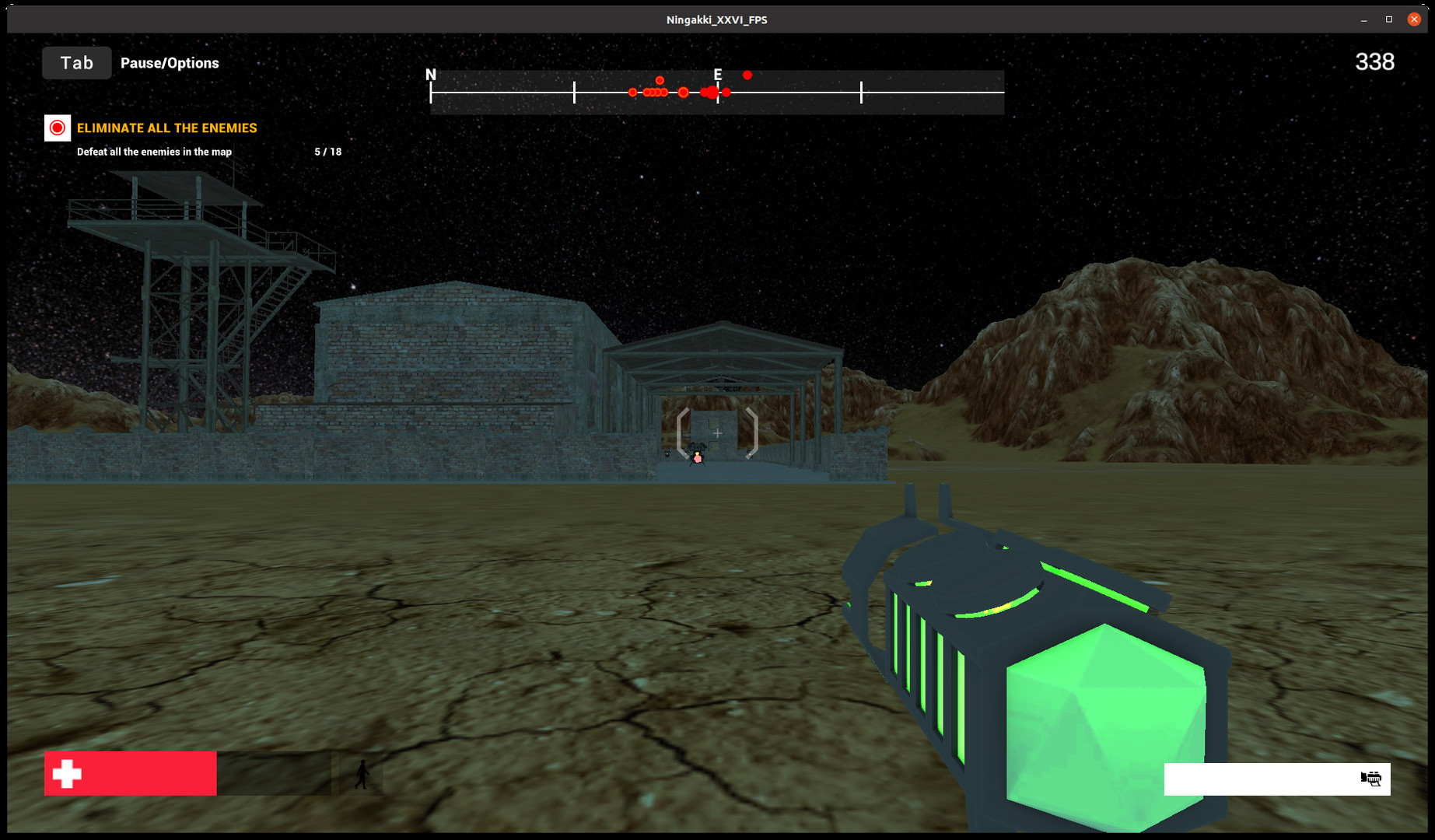
Task: Click the gun icon in the white ammo panel
Action: click(1370, 779)
